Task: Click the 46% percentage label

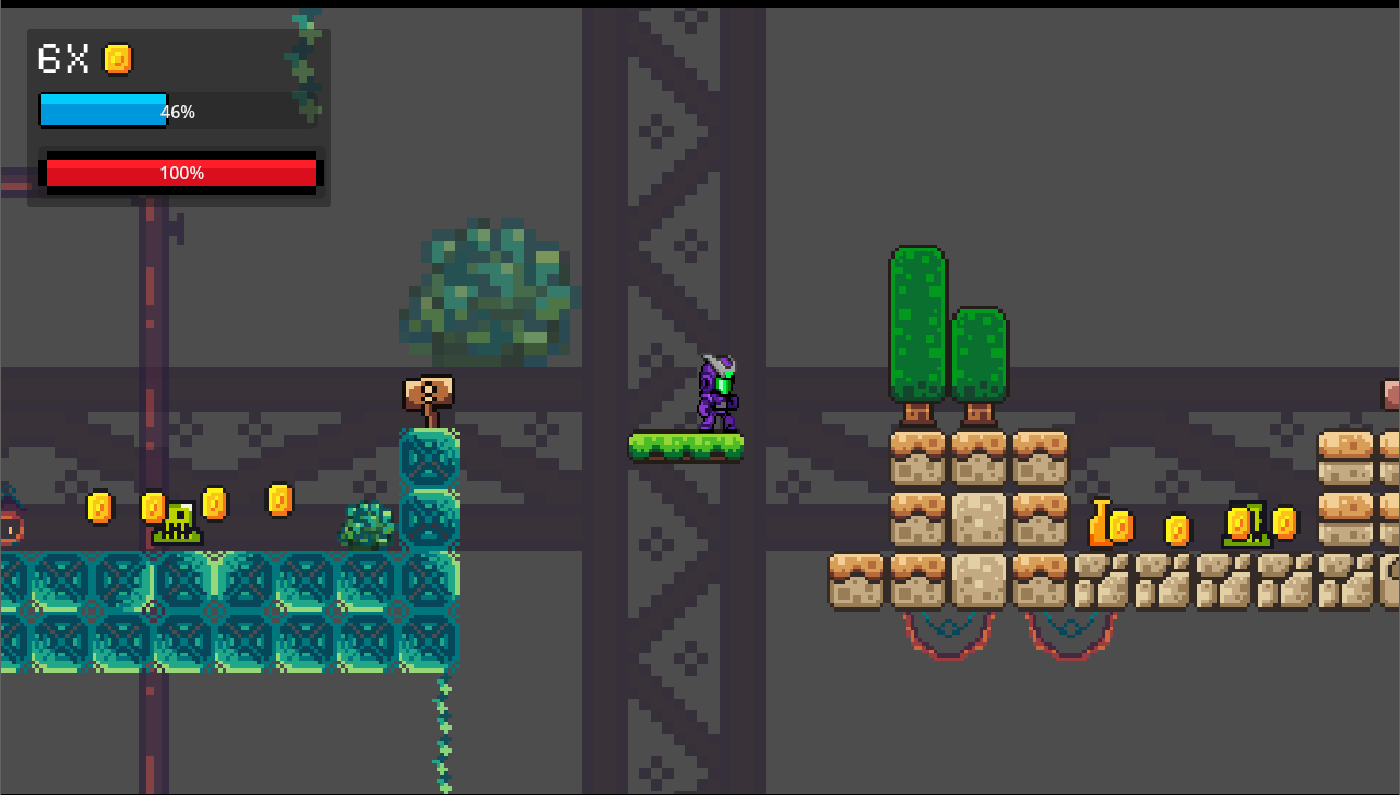Action: pyautogui.click(x=177, y=112)
